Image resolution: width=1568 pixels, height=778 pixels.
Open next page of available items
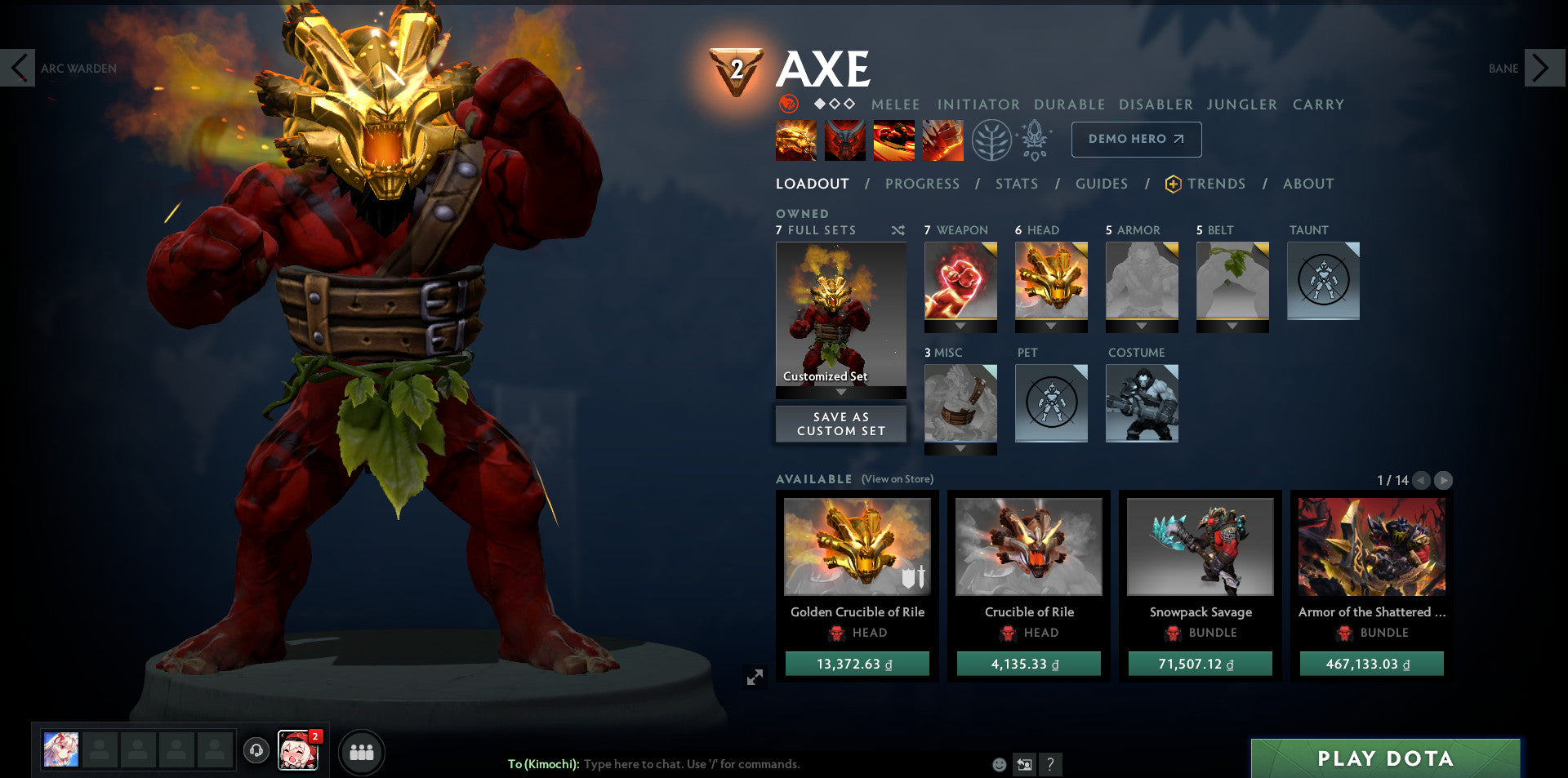(x=1444, y=481)
